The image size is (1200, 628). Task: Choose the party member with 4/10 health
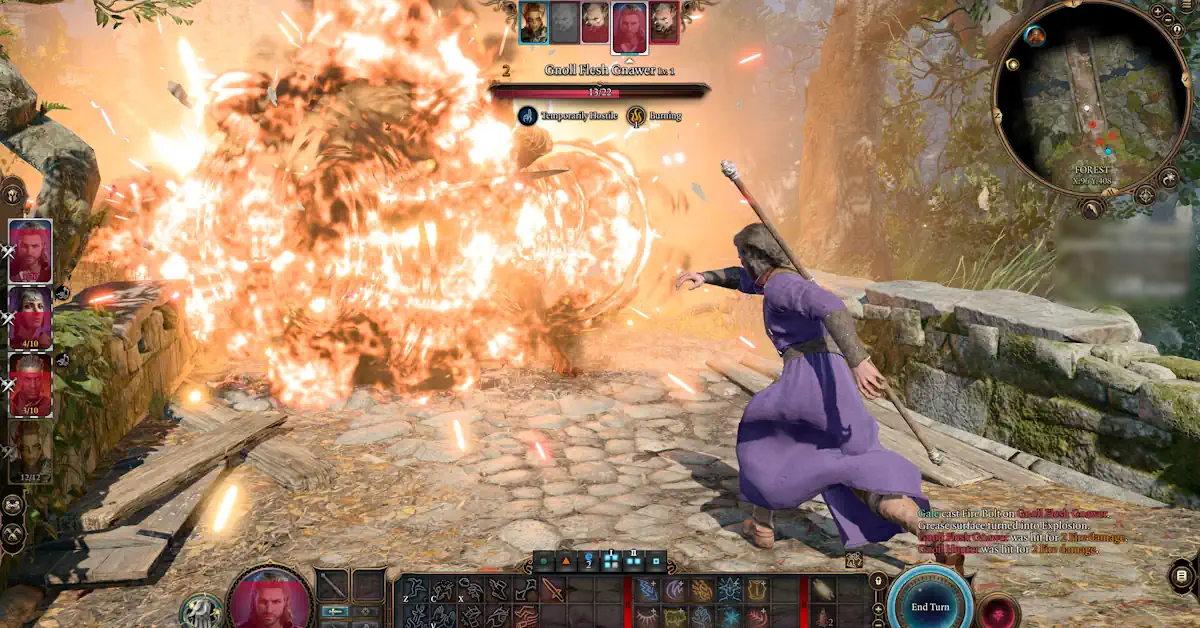click(31, 317)
